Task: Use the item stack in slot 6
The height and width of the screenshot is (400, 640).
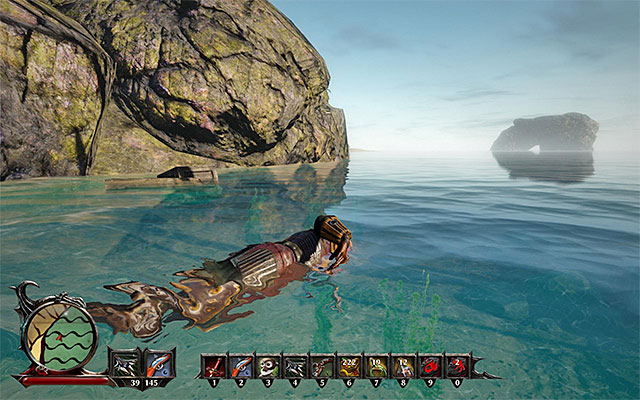Action: (349, 365)
